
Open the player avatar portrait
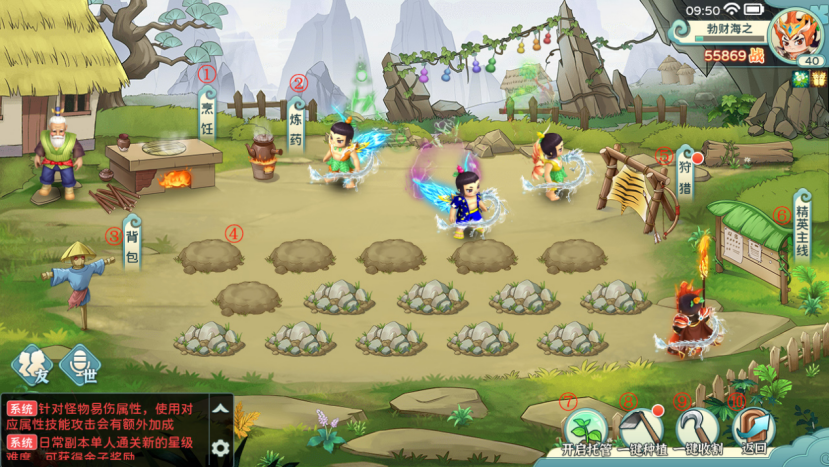tap(798, 33)
